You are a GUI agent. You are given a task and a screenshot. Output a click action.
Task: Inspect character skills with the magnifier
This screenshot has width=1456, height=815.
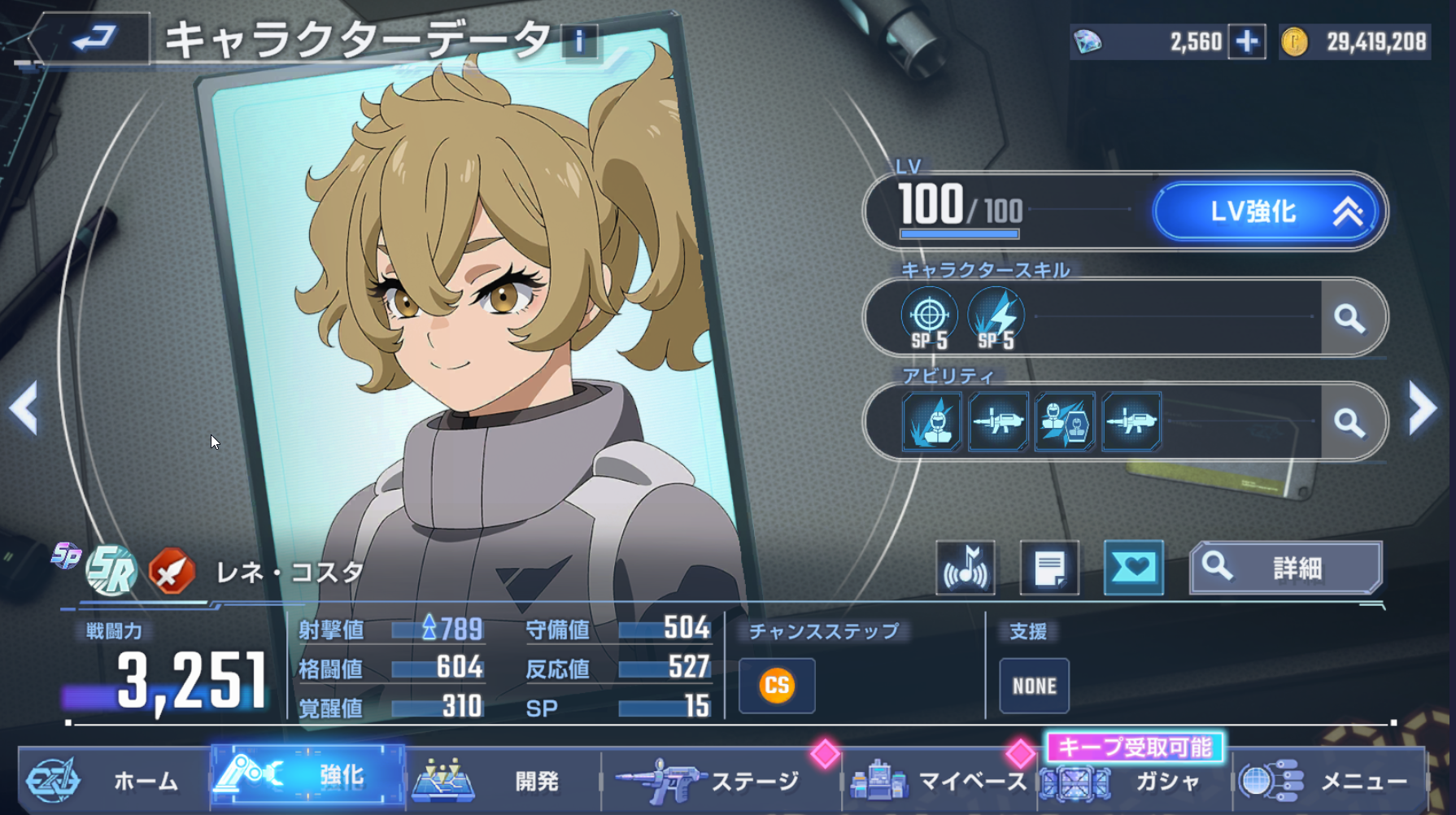[x=1349, y=318]
